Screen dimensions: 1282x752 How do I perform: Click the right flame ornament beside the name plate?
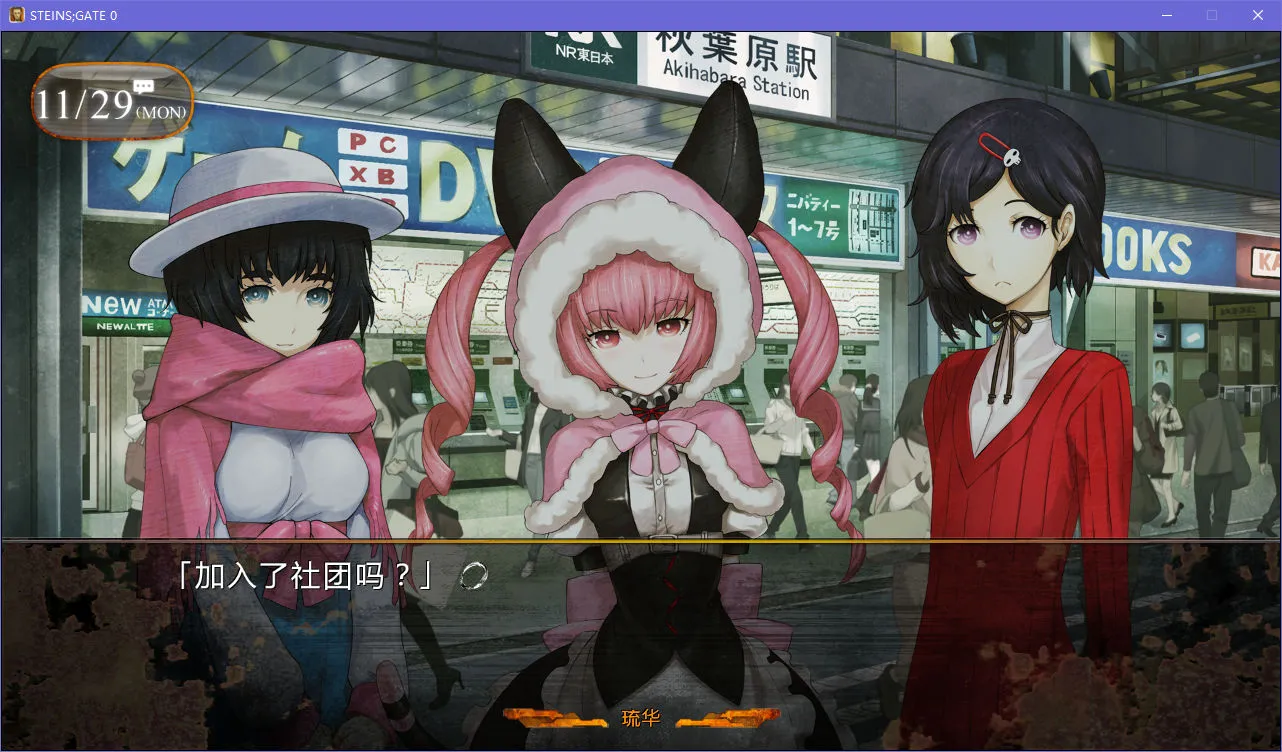[729, 716]
